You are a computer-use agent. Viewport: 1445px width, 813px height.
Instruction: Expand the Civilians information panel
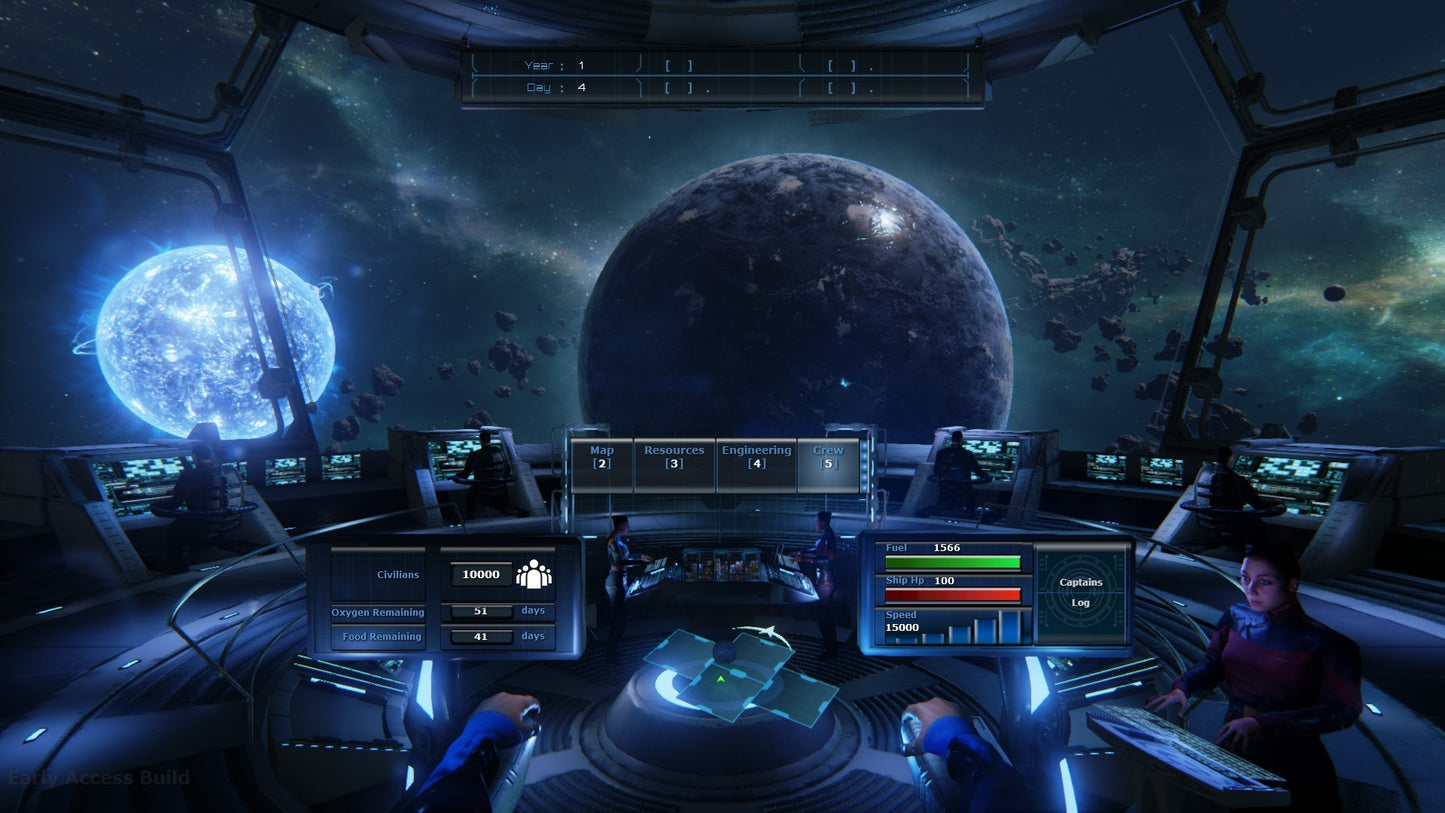click(398, 574)
